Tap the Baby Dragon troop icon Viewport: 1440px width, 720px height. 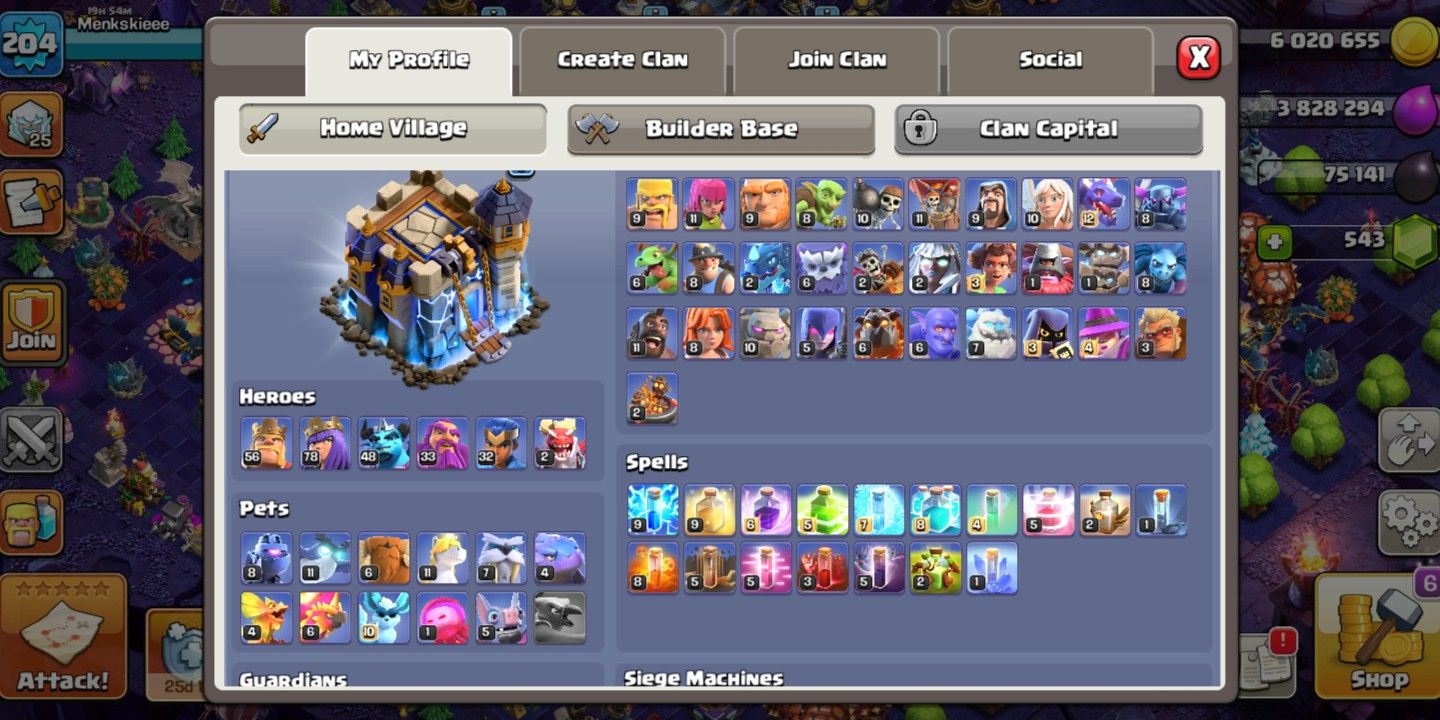(x=650, y=267)
